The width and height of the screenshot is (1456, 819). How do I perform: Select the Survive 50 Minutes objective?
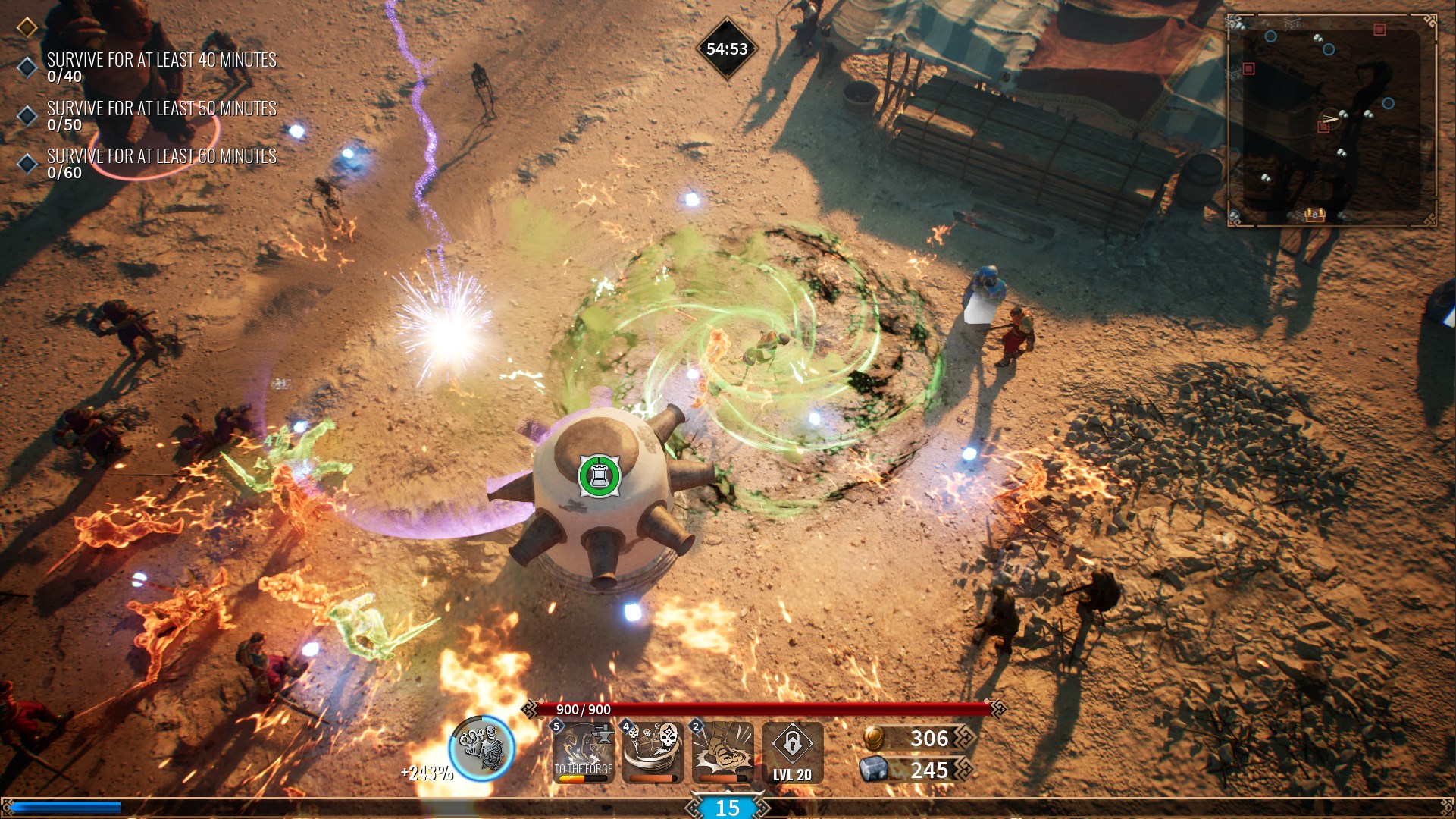pos(161,115)
